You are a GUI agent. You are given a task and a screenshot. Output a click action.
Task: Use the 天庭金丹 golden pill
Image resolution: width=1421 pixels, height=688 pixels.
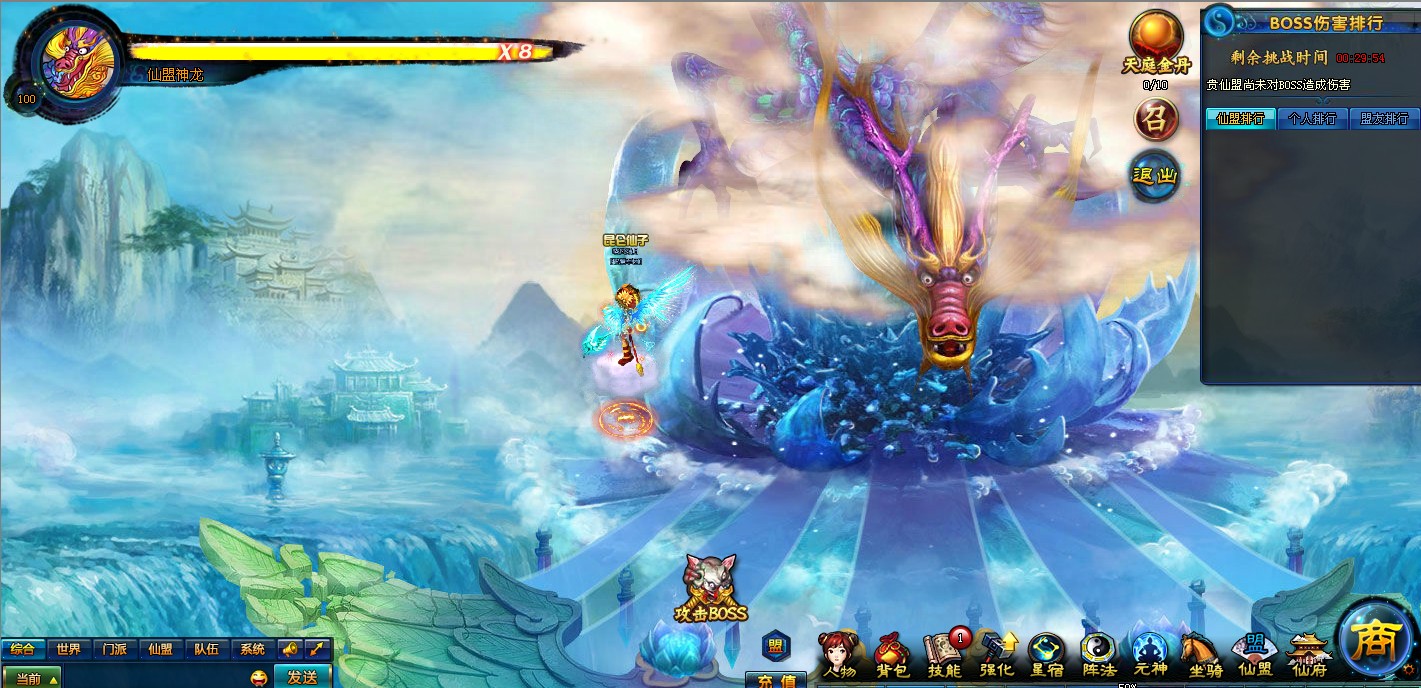(1156, 42)
